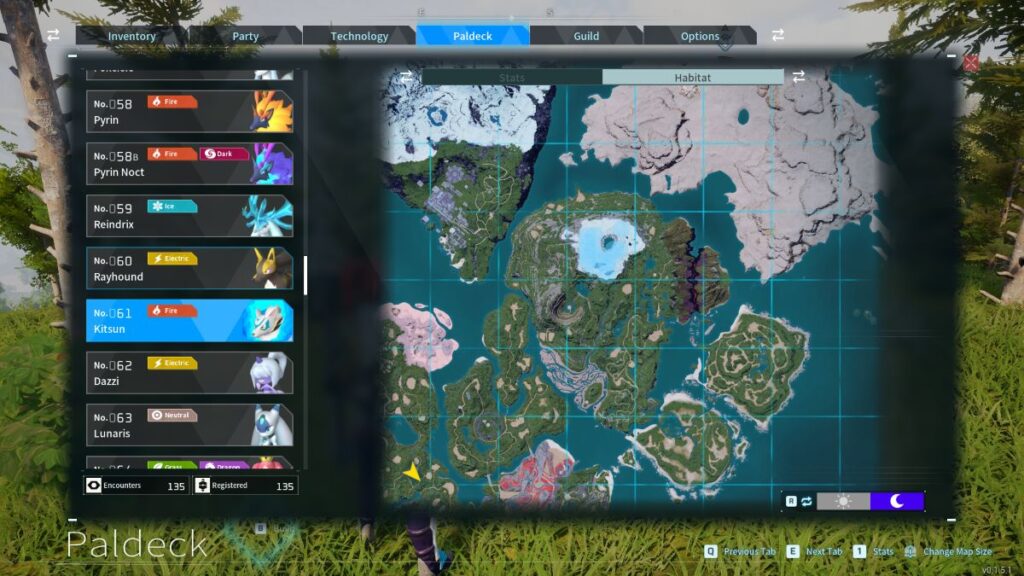Switch to the Party tab
The width and height of the screenshot is (1024, 576).
[245, 36]
